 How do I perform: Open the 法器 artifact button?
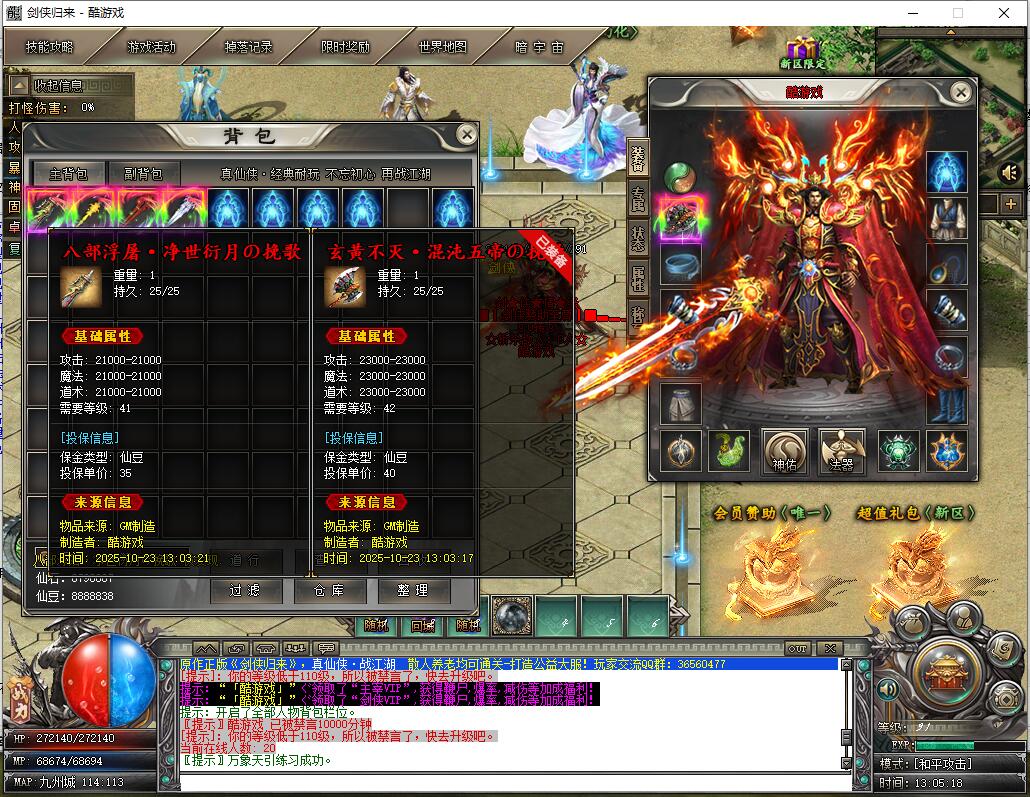[x=841, y=451]
